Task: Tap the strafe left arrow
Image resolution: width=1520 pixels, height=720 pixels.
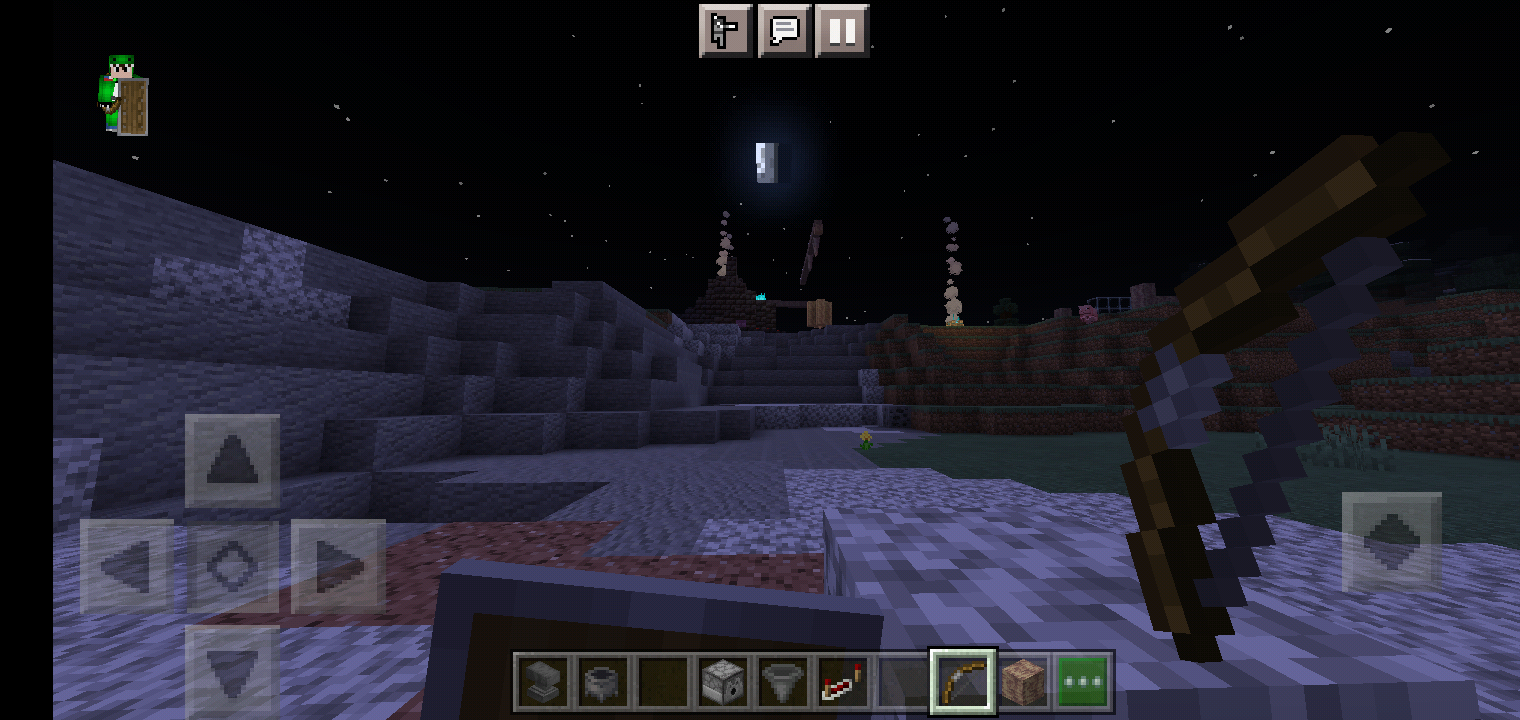Action: pos(127,566)
